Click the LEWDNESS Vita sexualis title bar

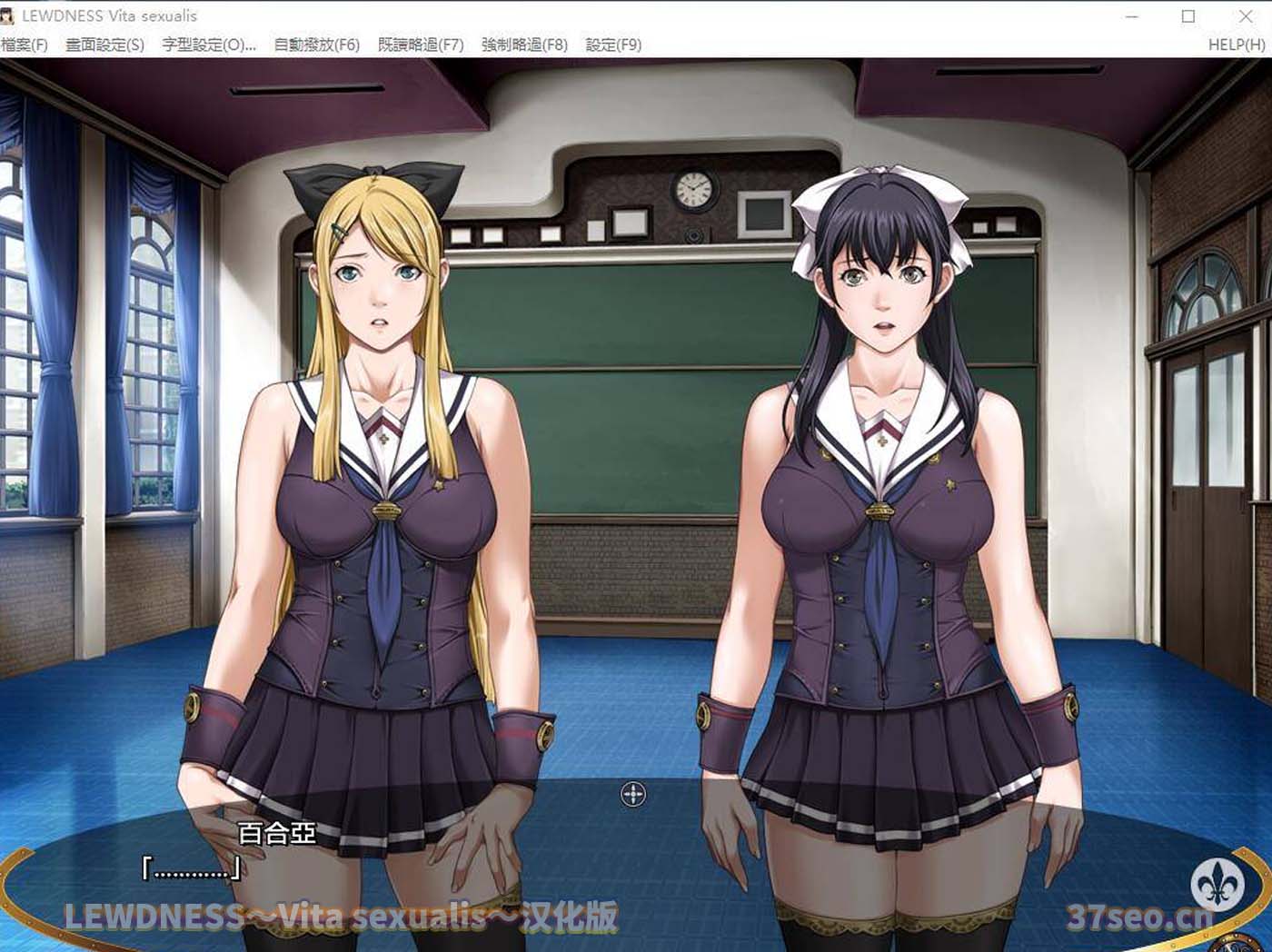click(x=118, y=15)
